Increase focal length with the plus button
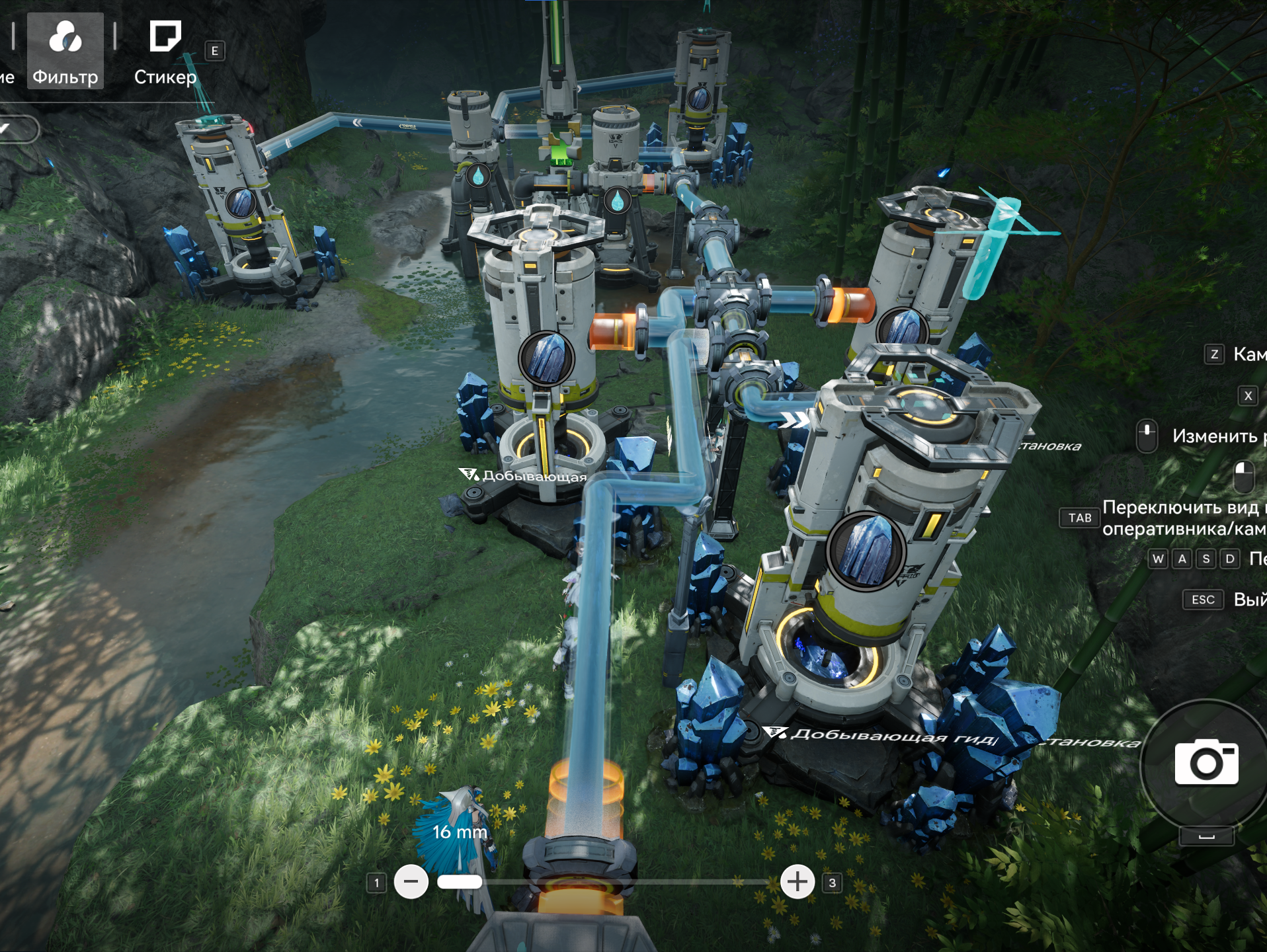 [797, 882]
